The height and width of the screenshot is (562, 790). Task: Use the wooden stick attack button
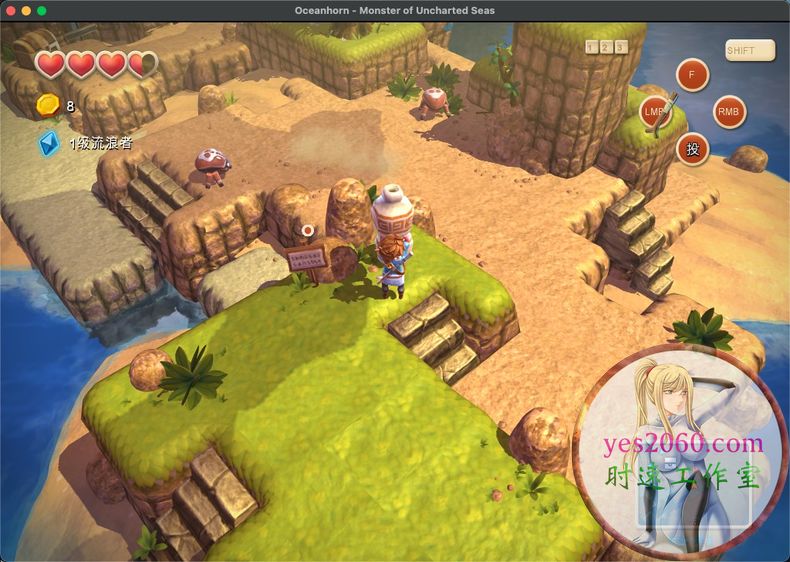(x=656, y=109)
